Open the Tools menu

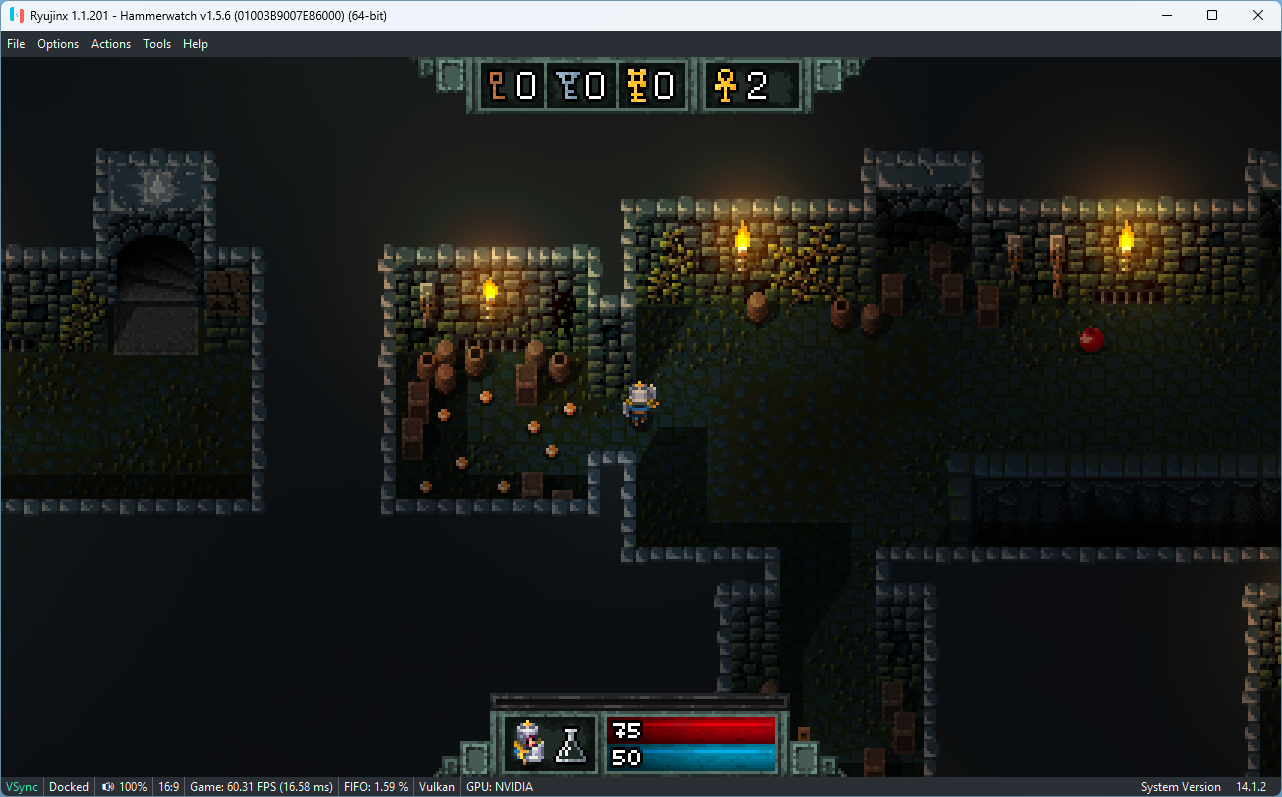156,44
